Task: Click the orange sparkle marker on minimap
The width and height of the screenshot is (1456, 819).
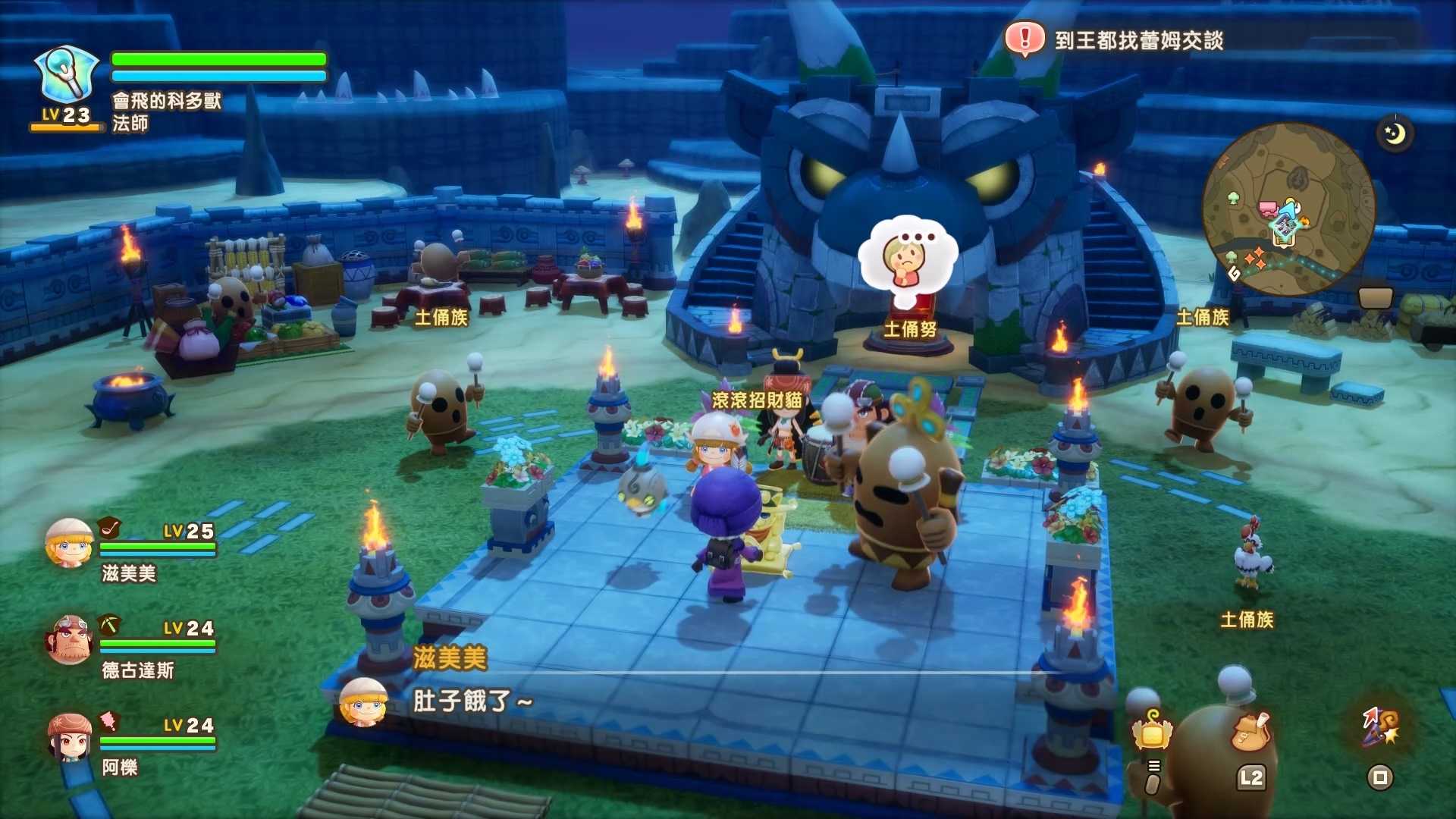Action: (x=1256, y=258)
